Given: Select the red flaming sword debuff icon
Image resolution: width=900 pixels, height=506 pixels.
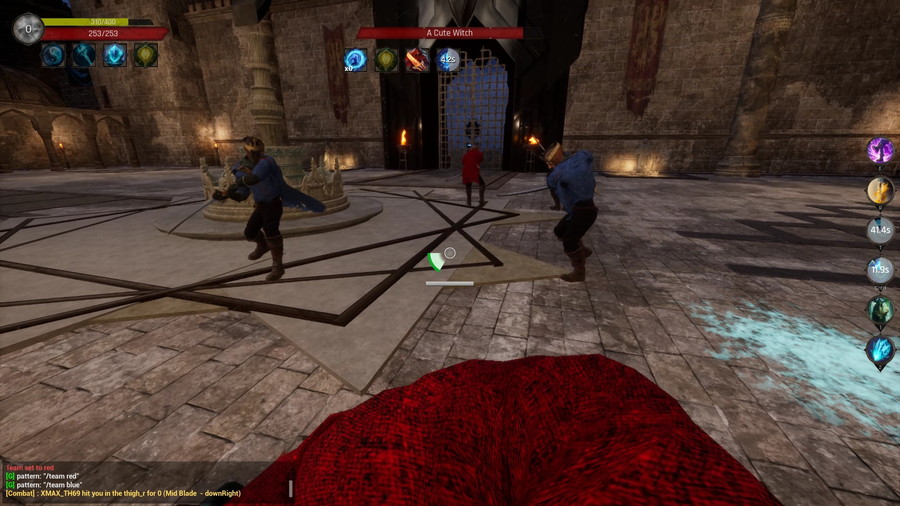Looking at the screenshot, I should (x=417, y=60).
